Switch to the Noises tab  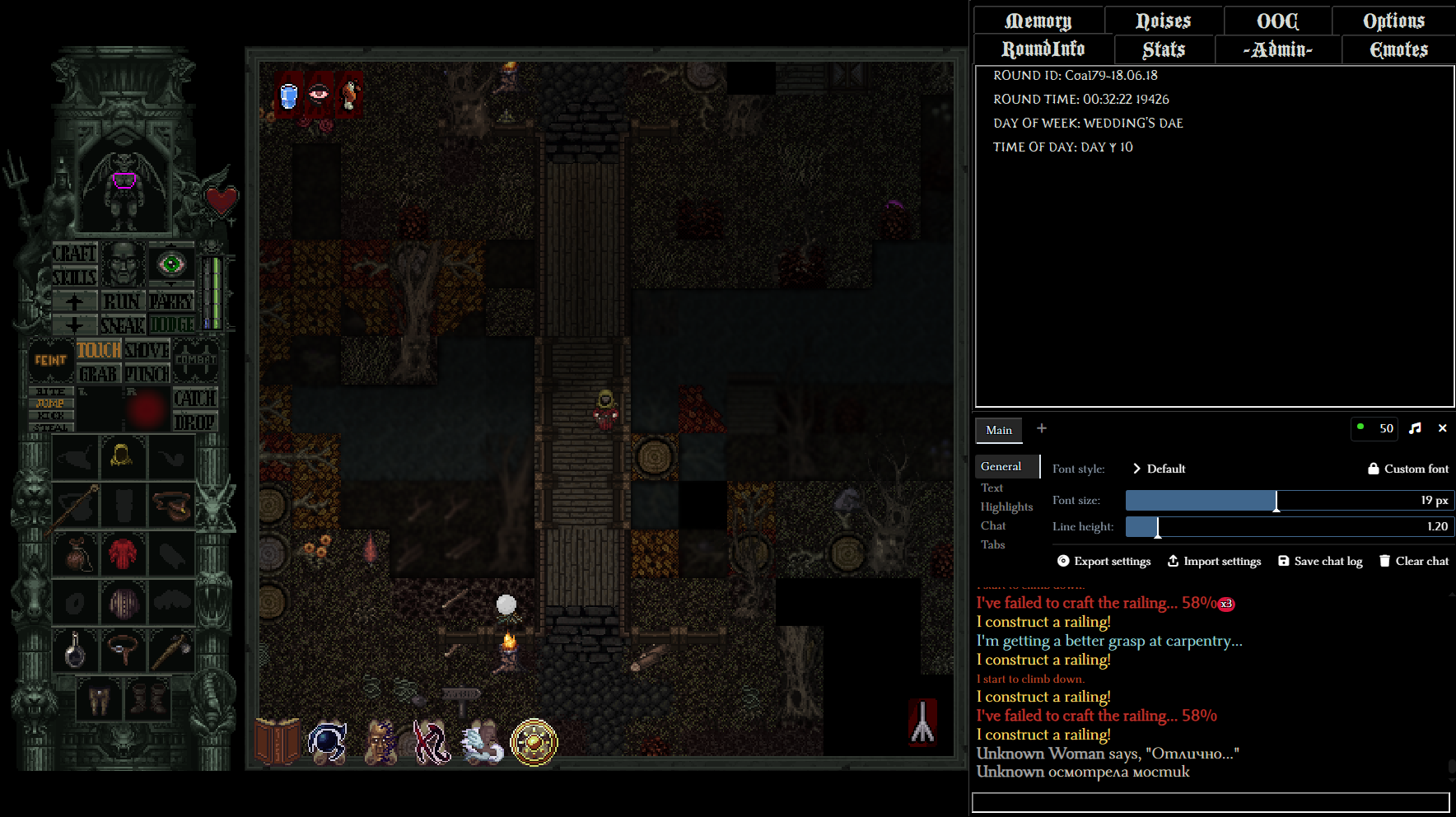point(1163,21)
